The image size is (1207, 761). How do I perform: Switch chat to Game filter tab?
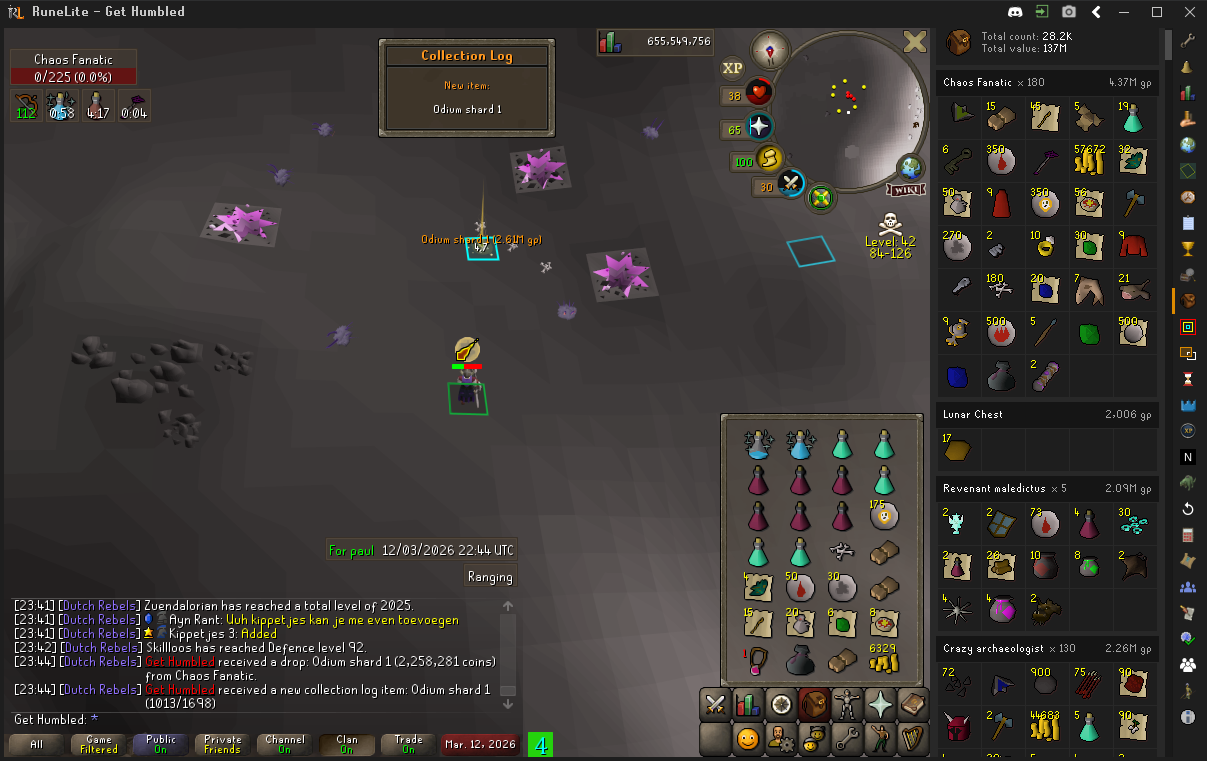(x=99, y=744)
